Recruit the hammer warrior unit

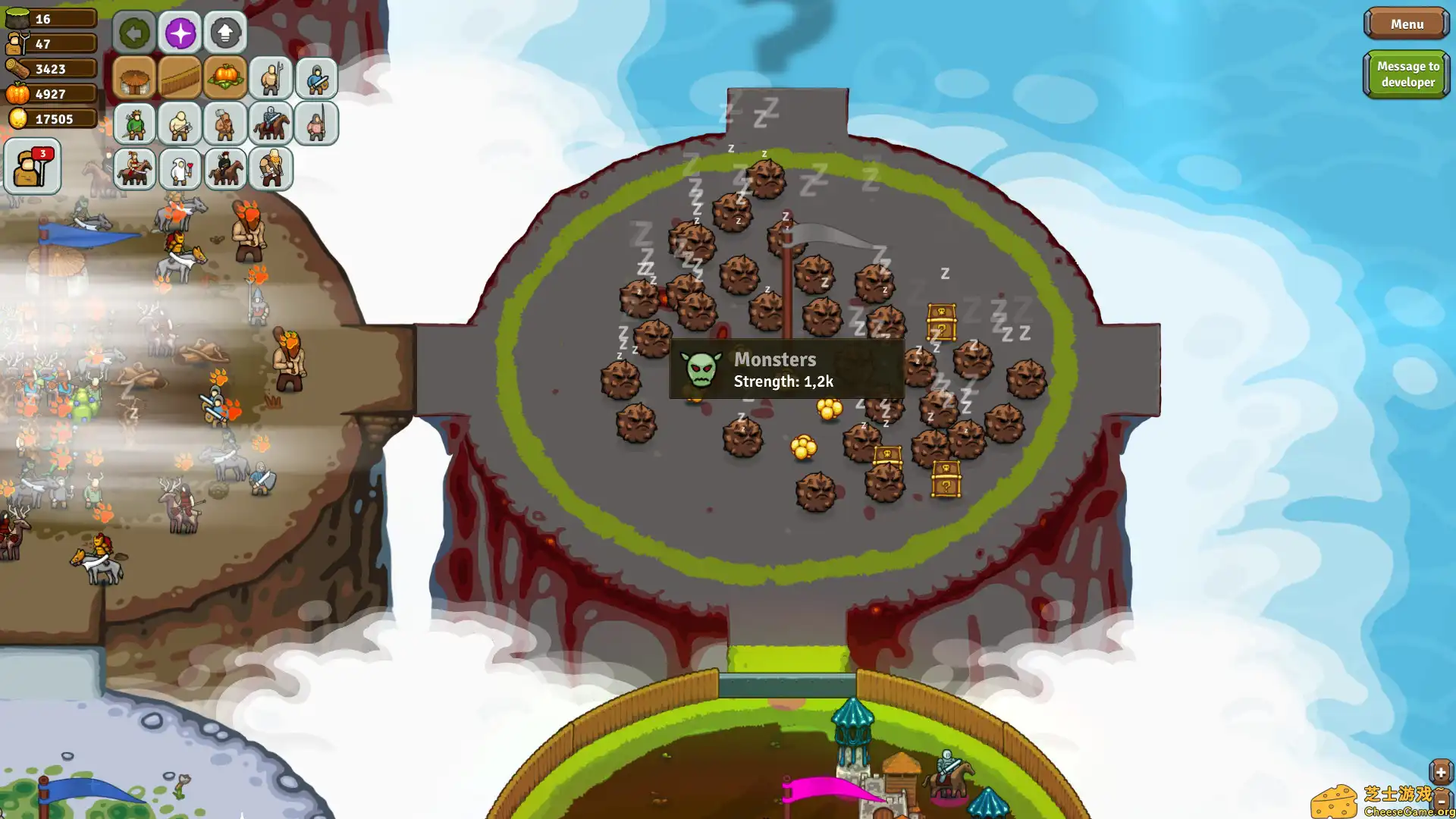[224, 124]
